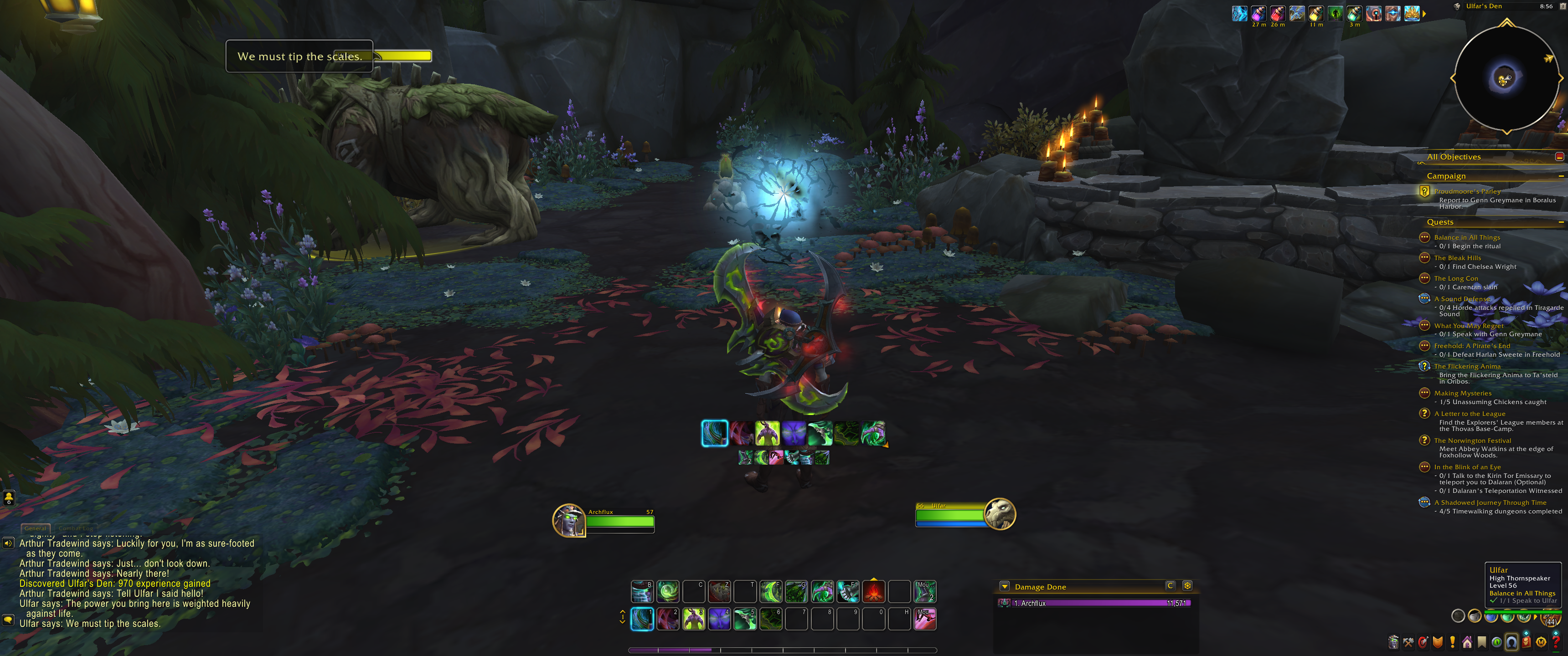
Task: Cast the horned demon ability on key 3
Action: 693,619
